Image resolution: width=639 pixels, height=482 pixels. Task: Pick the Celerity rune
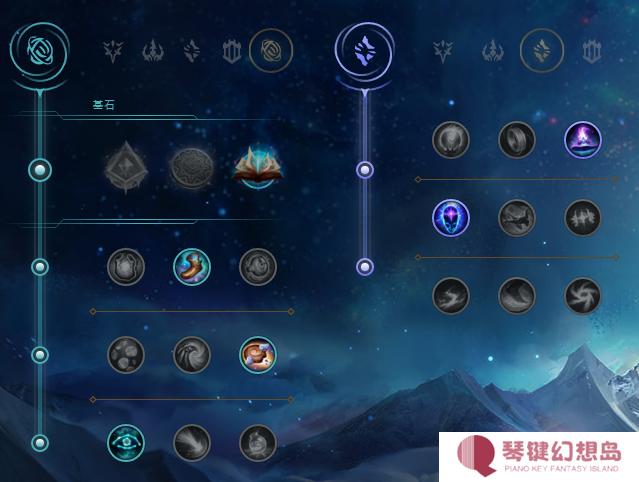coord(517,217)
